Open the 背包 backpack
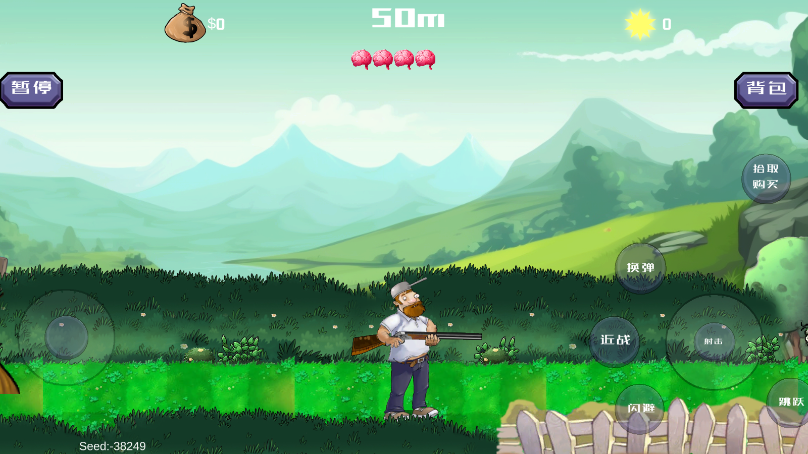808x454 pixels. (766, 89)
